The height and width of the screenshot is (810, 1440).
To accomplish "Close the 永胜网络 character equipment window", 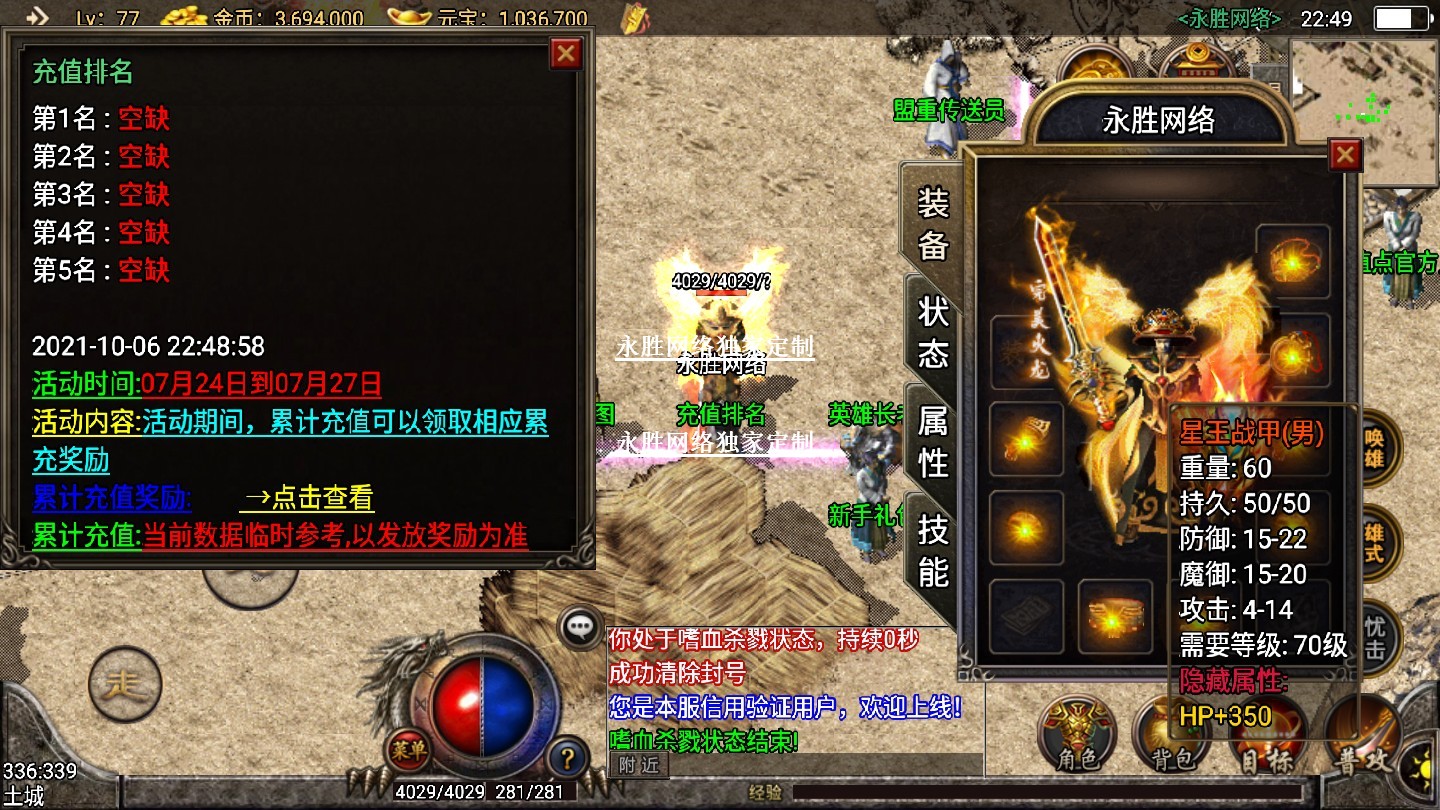I will tap(1345, 155).
